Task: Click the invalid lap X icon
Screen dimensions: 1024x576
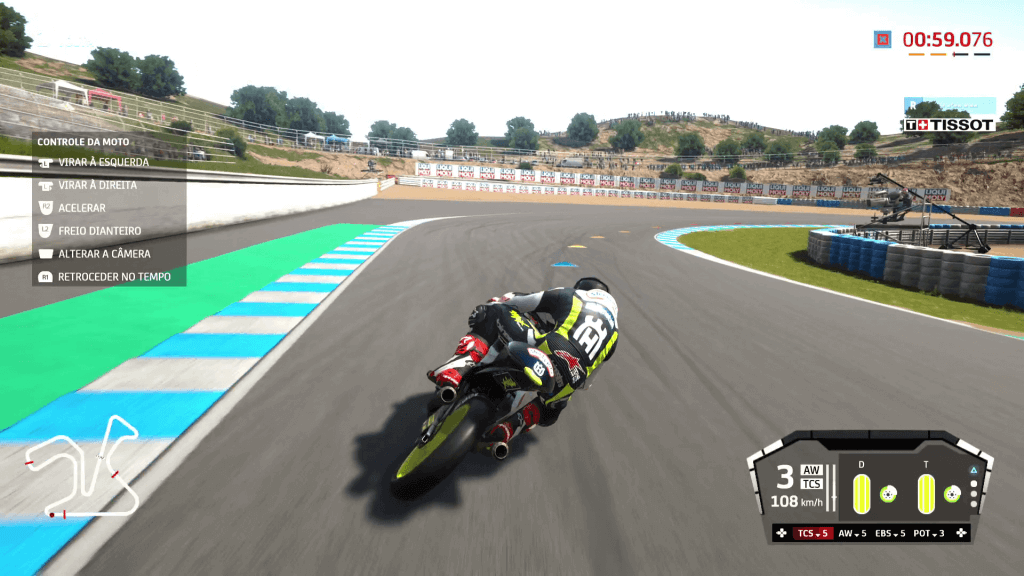Action: click(882, 40)
